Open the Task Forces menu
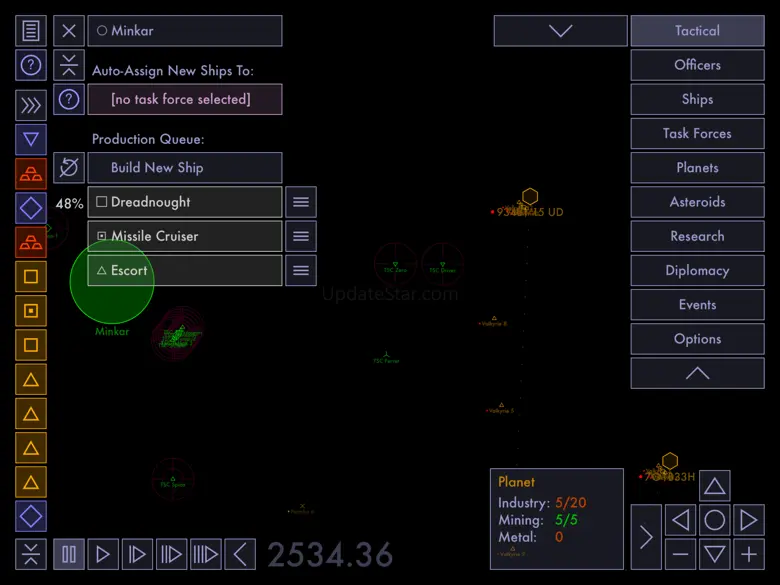Image resolution: width=780 pixels, height=585 pixels. pyautogui.click(x=697, y=133)
